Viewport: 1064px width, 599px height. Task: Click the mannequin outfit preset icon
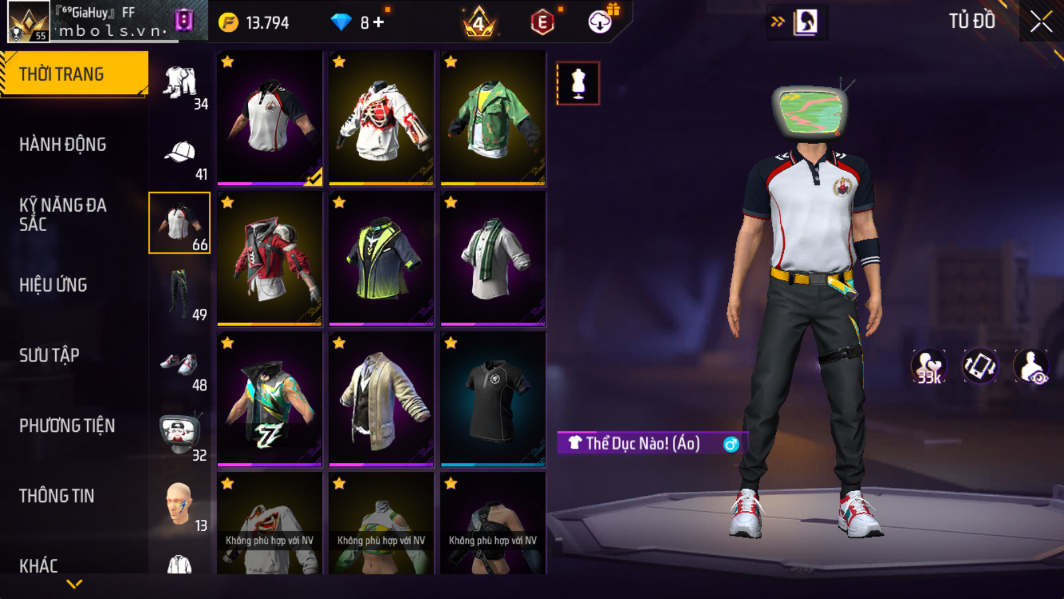pos(578,84)
